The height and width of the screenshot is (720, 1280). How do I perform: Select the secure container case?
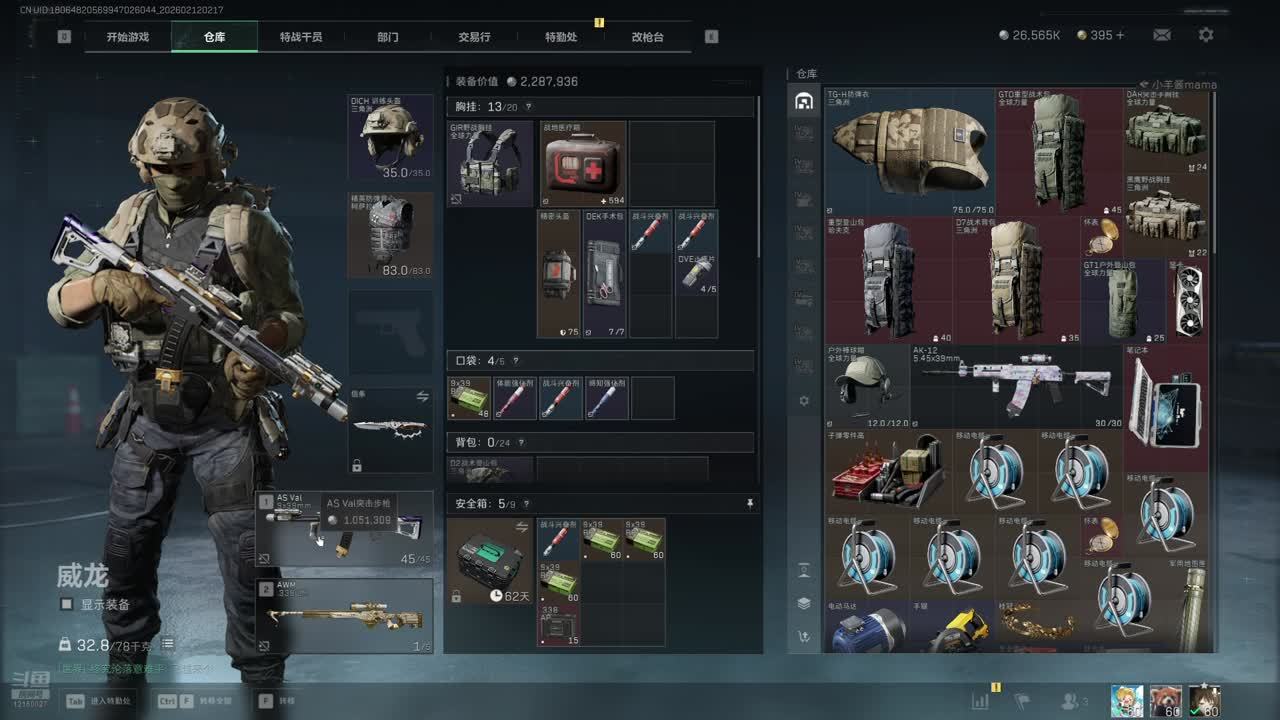pyautogui.click(x=489, y=560)
